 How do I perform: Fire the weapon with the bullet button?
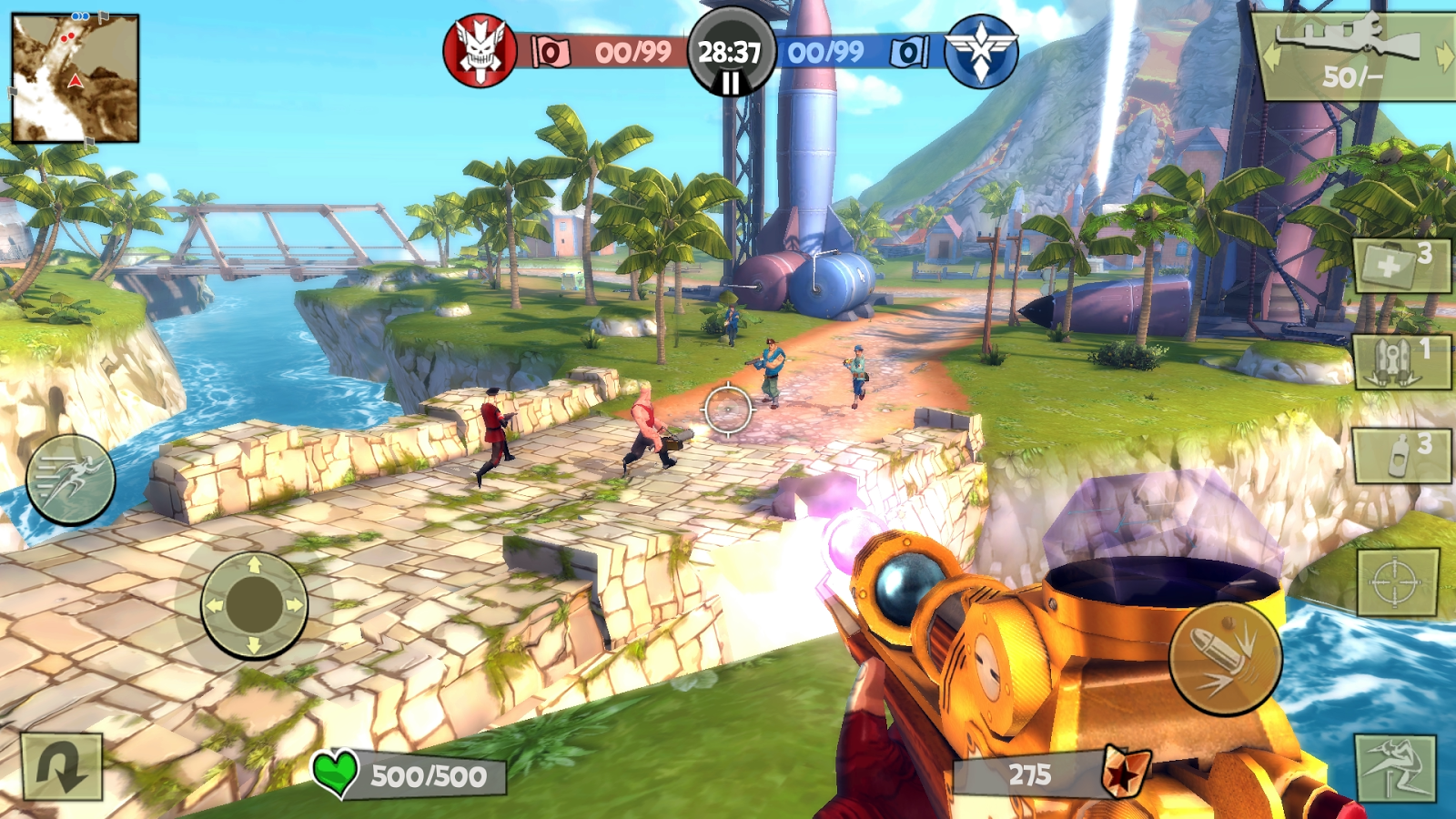tap(1225, 658)
